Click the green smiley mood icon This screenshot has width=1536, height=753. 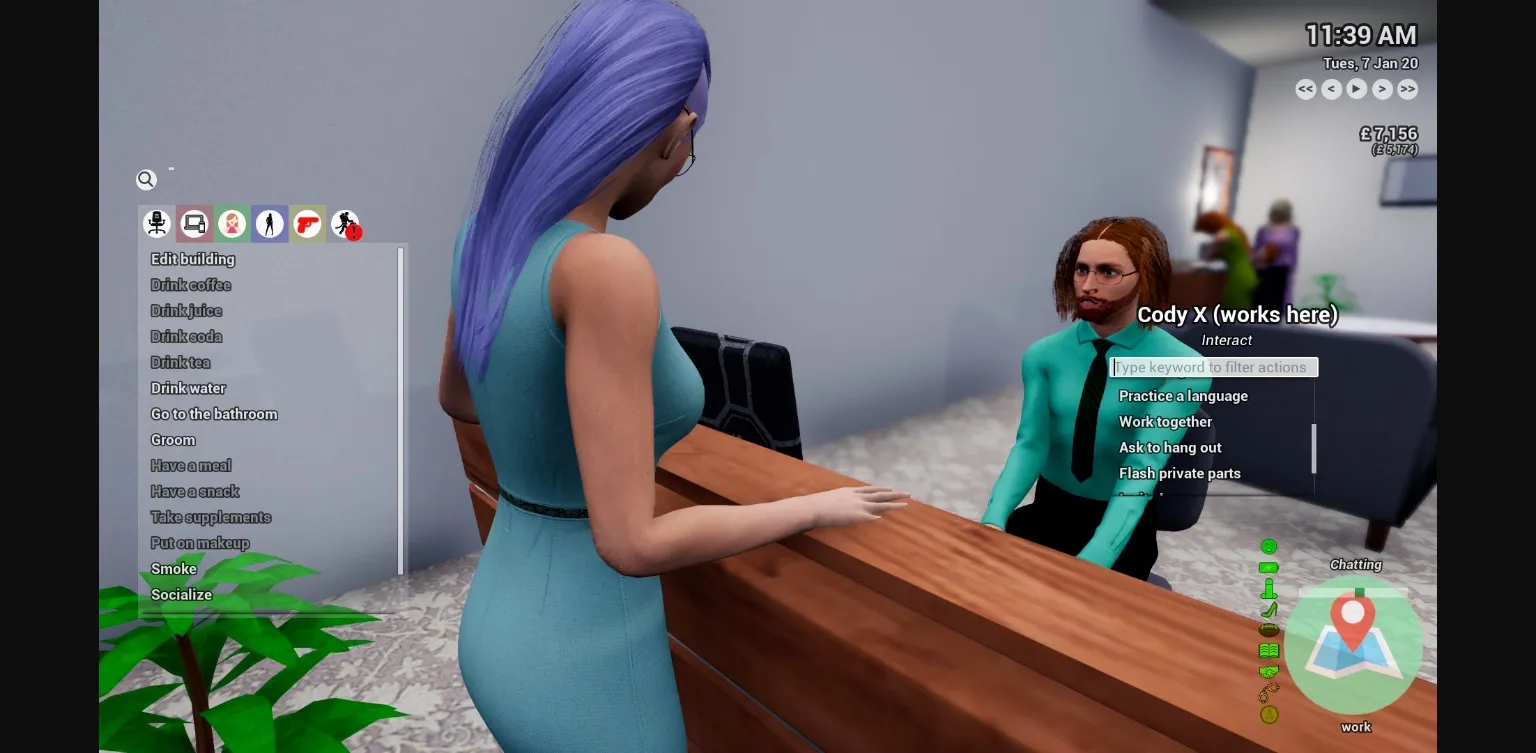(1268, 546)
